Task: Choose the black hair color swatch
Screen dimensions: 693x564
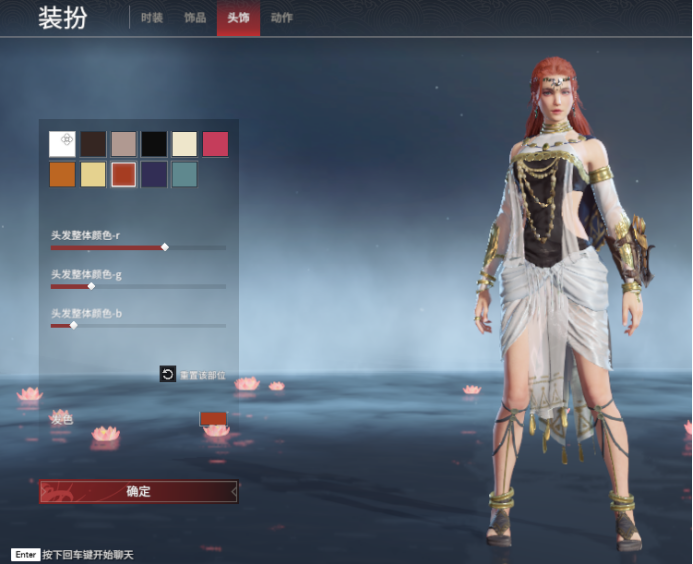Action: [154, 144]
